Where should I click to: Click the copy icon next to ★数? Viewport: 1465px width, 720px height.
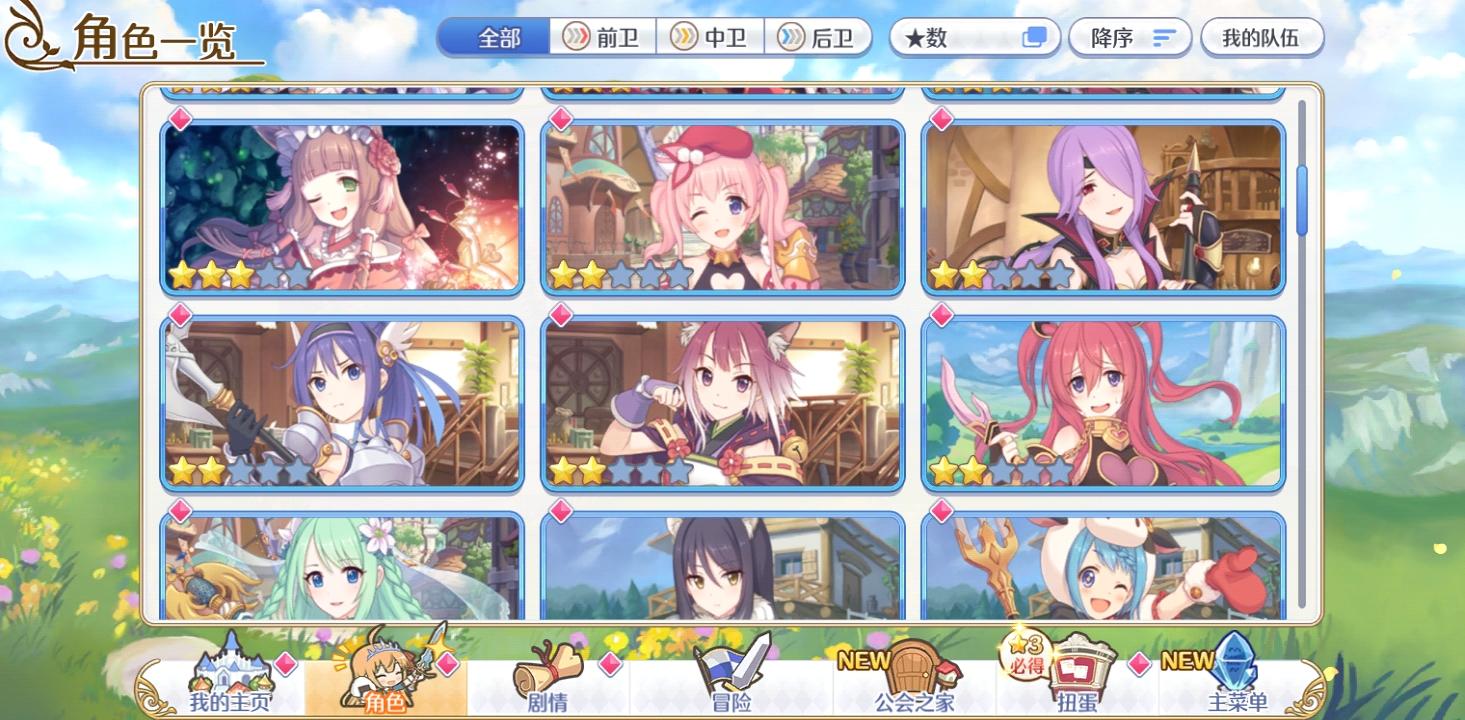point(1033,38)
